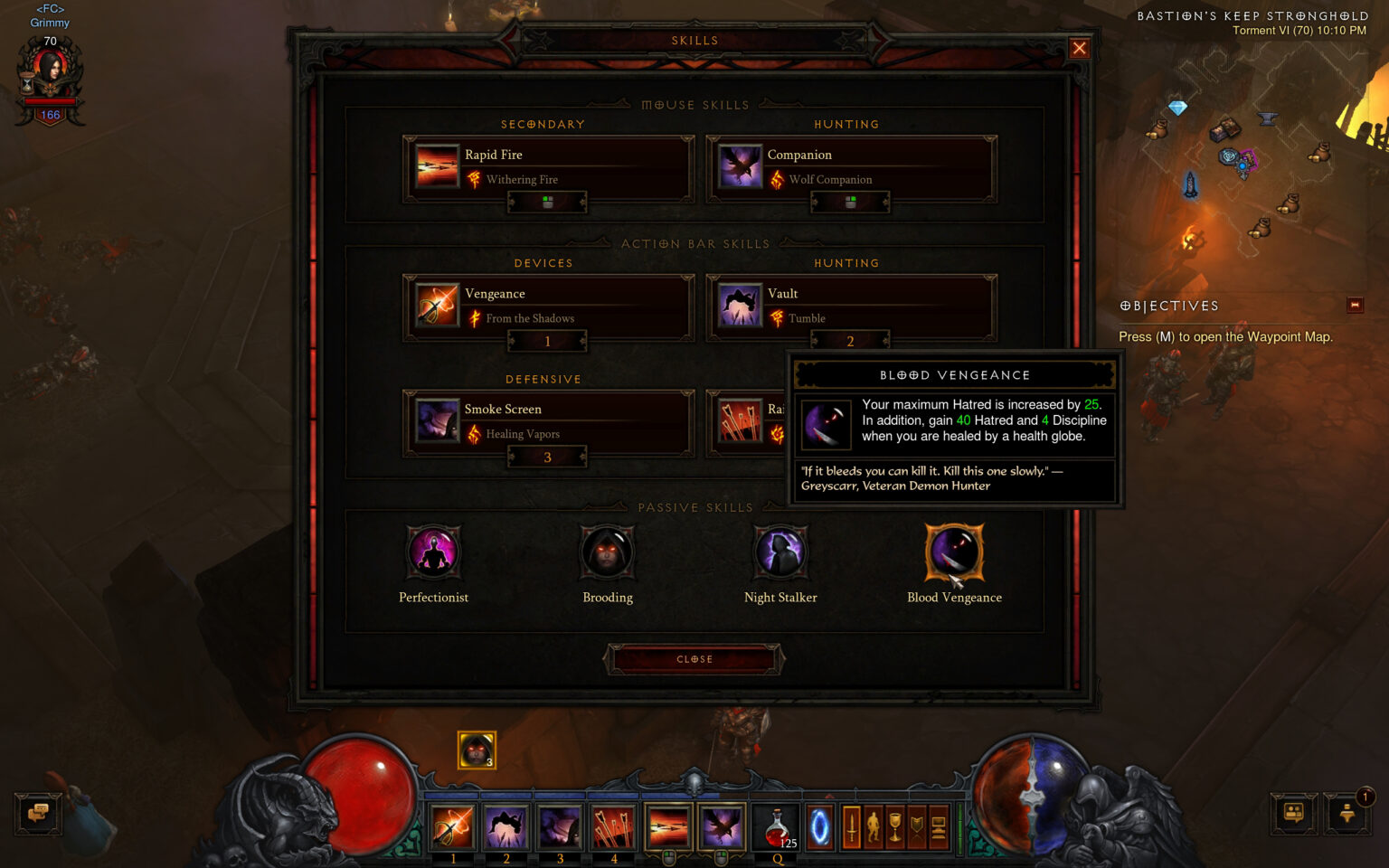
Task: Open the right mouse button skill selector under Companion
Action: 850,203
